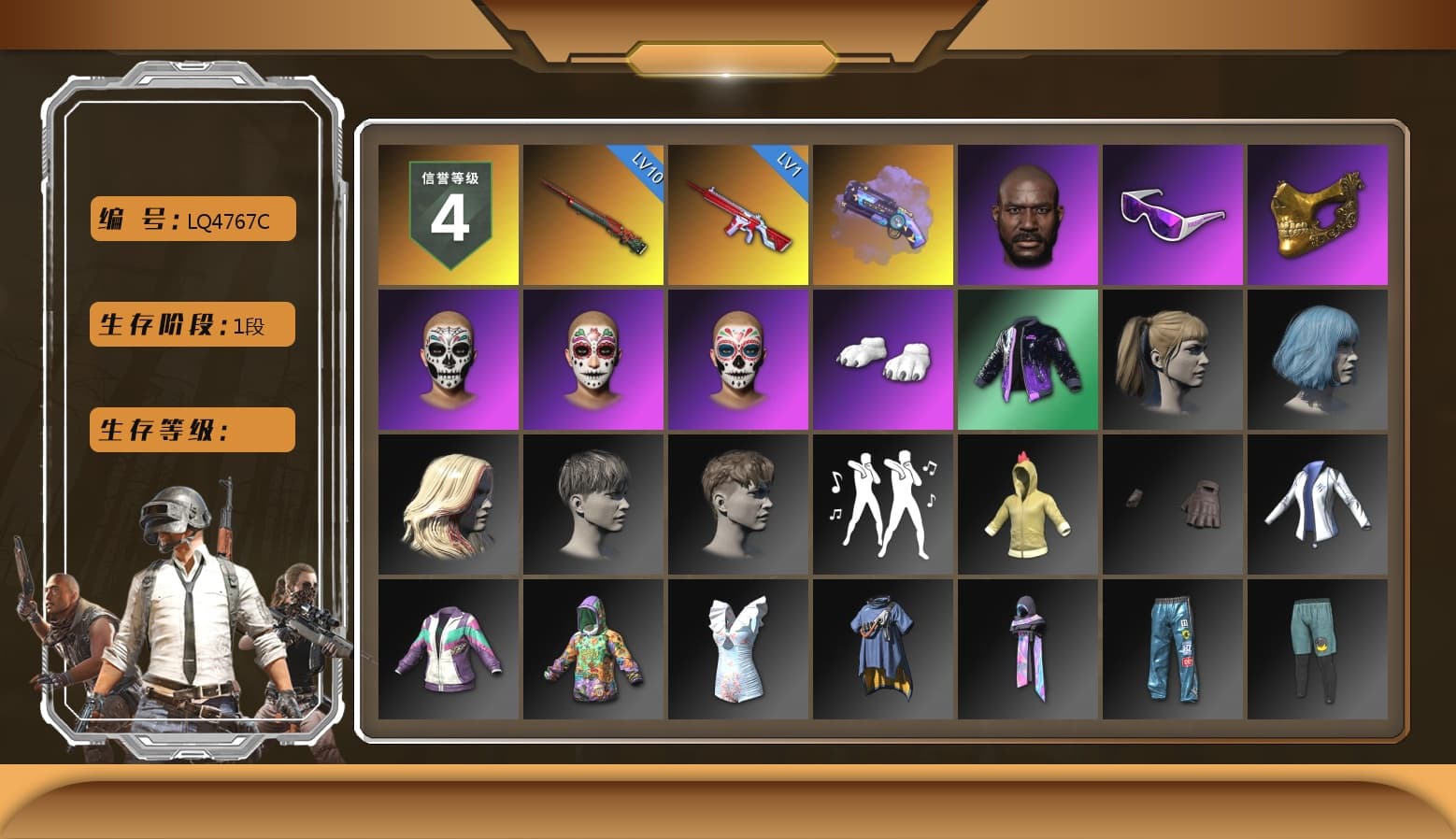The image size is (1456, 839).
Task: Click the blonde ponytail hairstyle
Action: coord(1173,359)
